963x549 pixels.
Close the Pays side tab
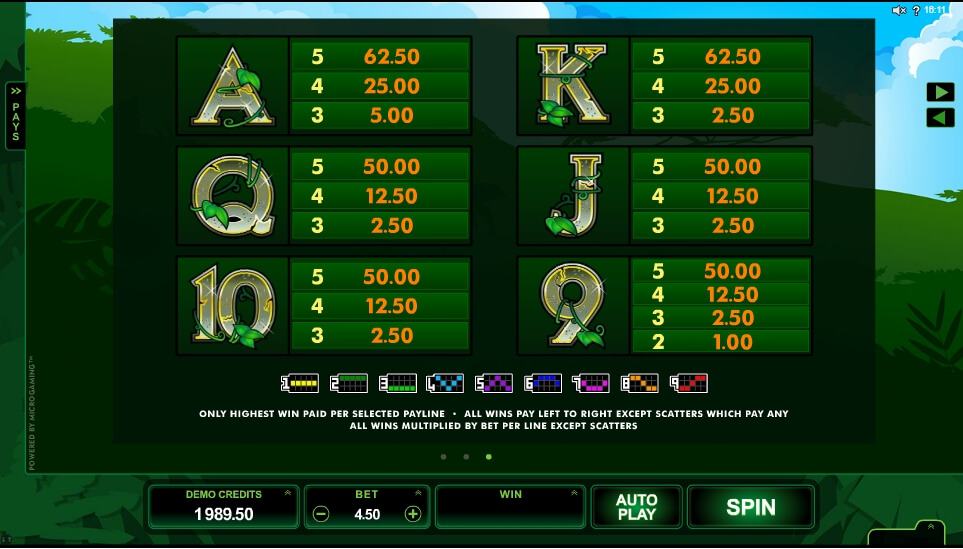point(15,115)
